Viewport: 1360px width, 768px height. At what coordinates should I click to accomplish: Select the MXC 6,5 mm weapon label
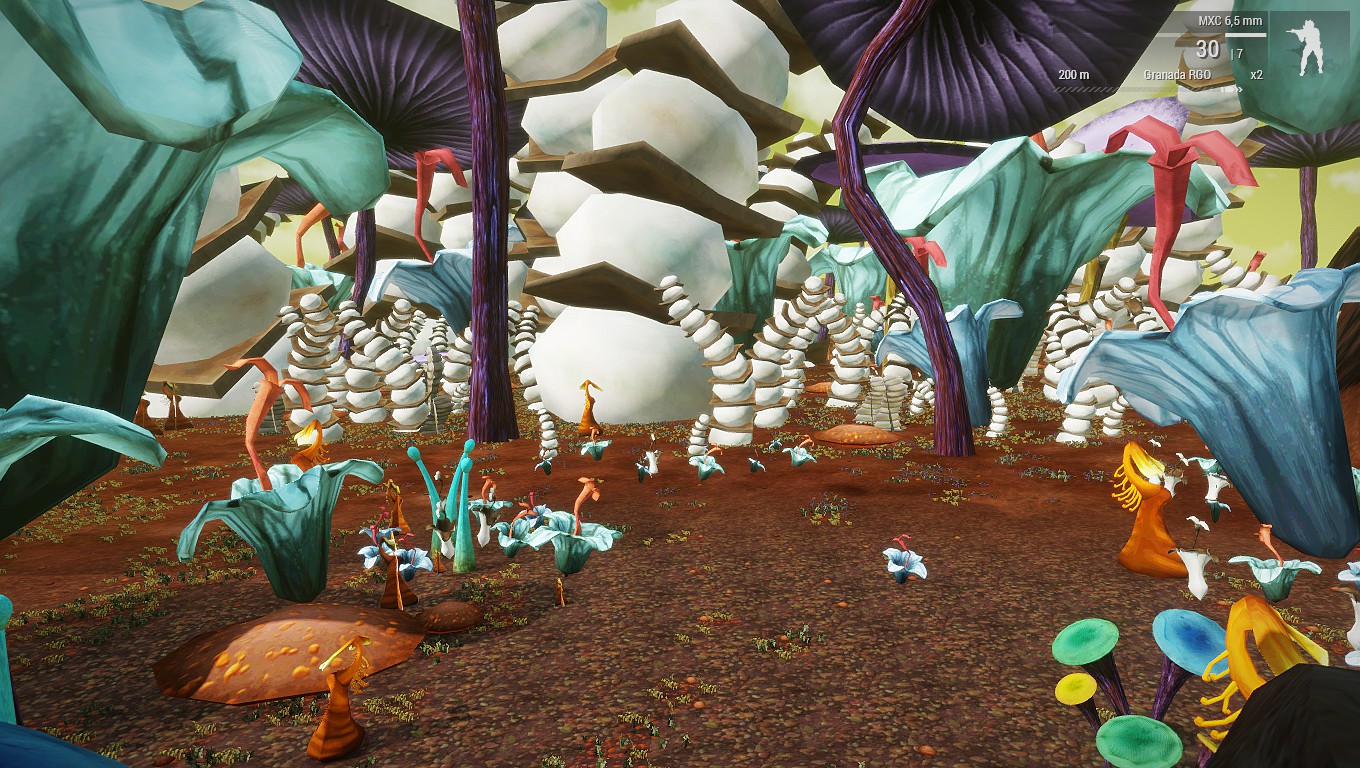[1230, 21]
